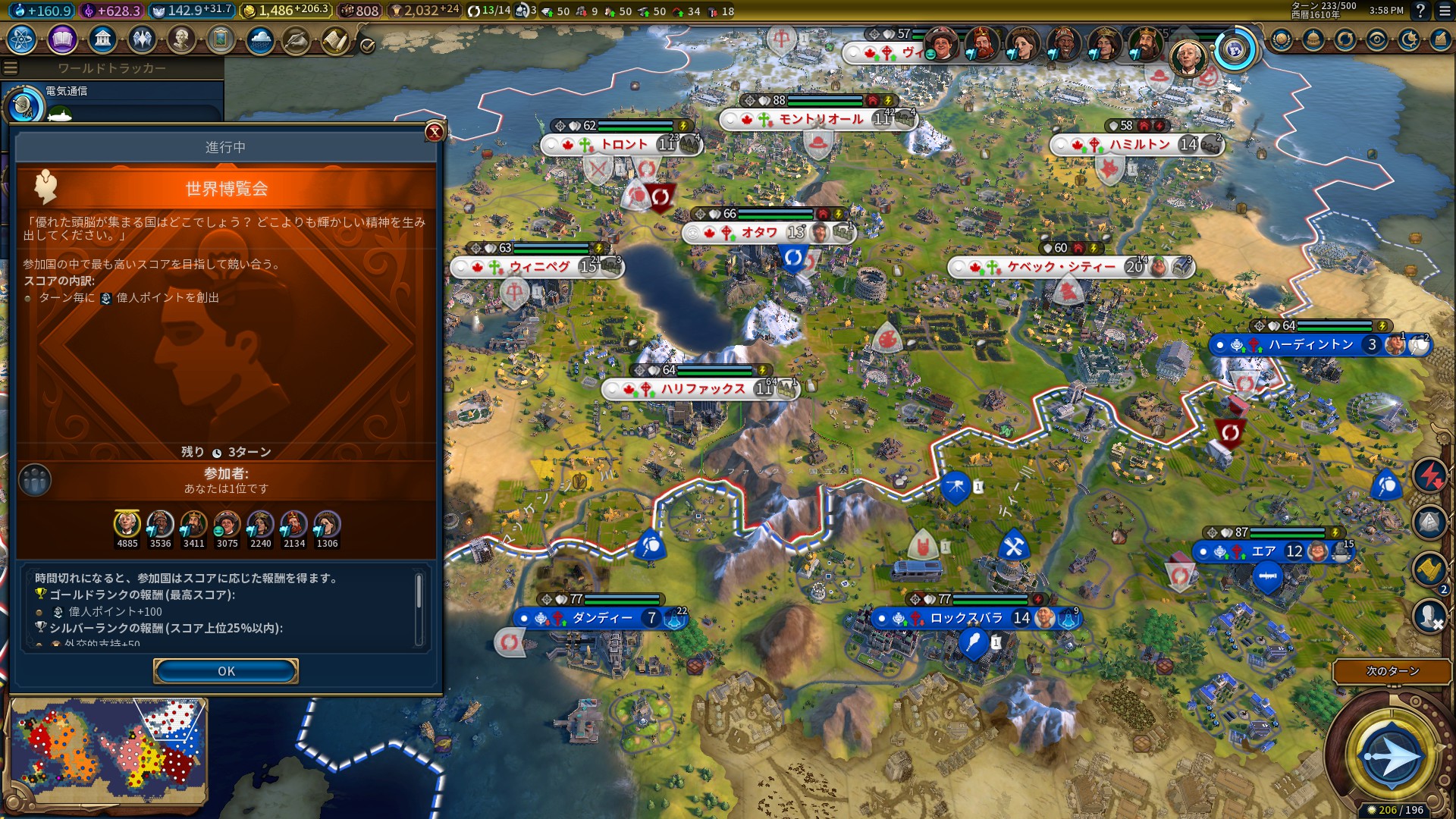Open the climate rain cloud icon
This screenshot has height=819, width=1456.
tap(260, 39)
